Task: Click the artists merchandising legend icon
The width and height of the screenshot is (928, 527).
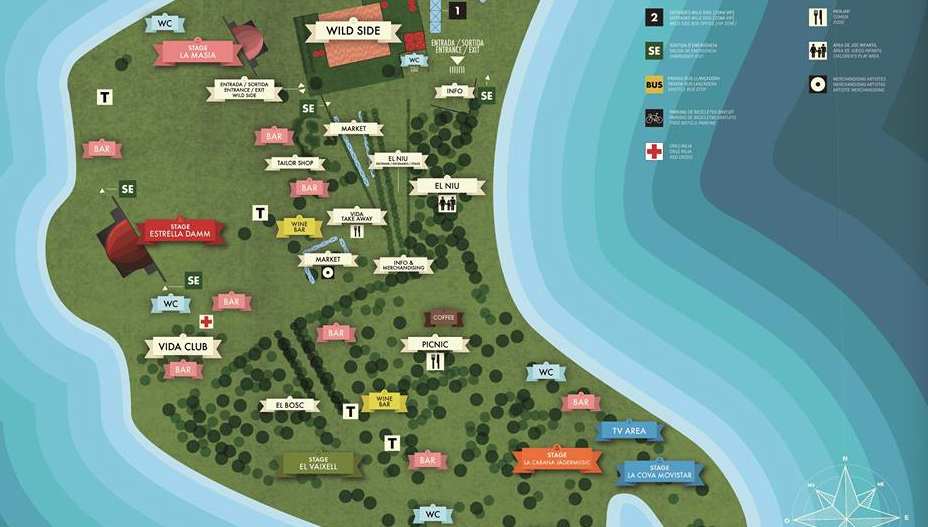Action: pyautogui.click(x=818, y=84)
